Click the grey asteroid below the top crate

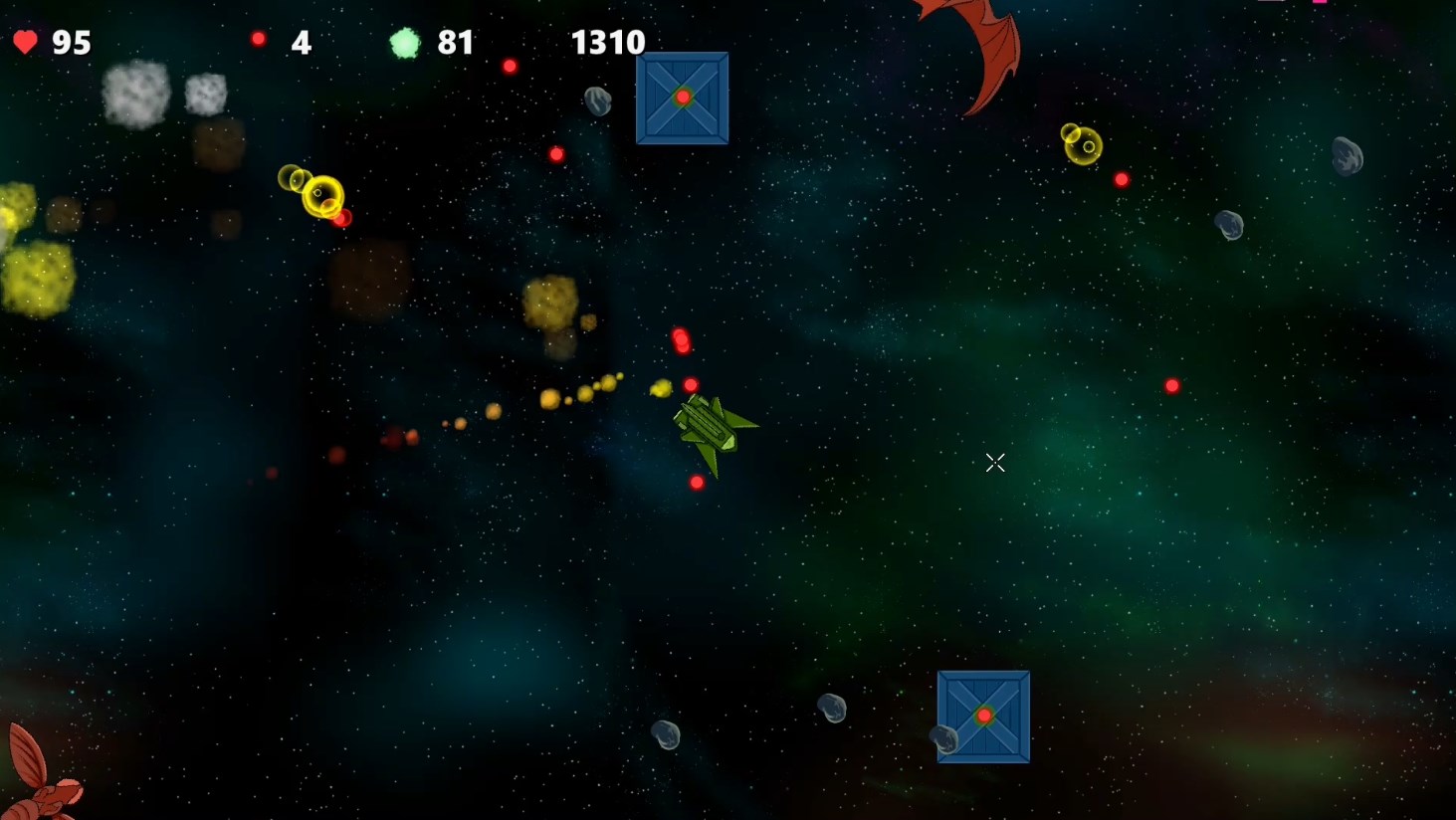pyautogui.click(x=597, y=102)
